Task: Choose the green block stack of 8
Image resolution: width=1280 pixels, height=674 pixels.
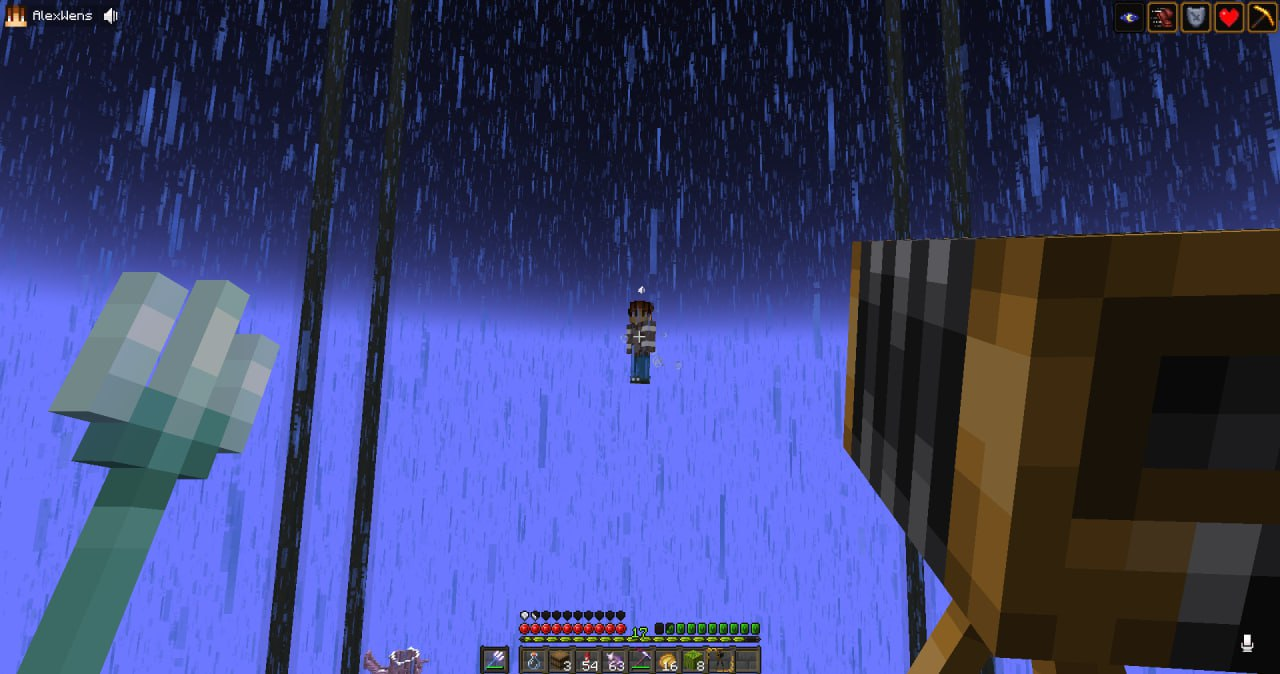Action: 694,661
